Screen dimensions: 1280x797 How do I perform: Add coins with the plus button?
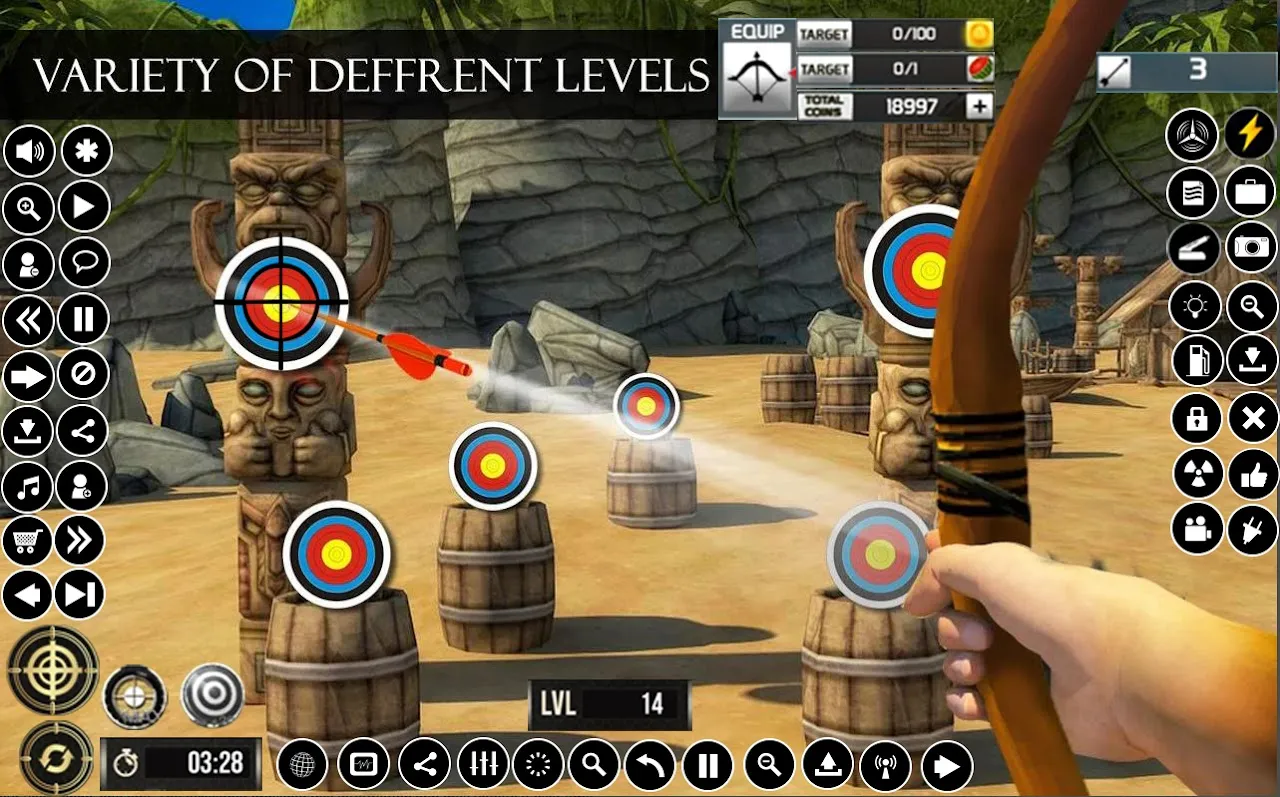point(979,106)
